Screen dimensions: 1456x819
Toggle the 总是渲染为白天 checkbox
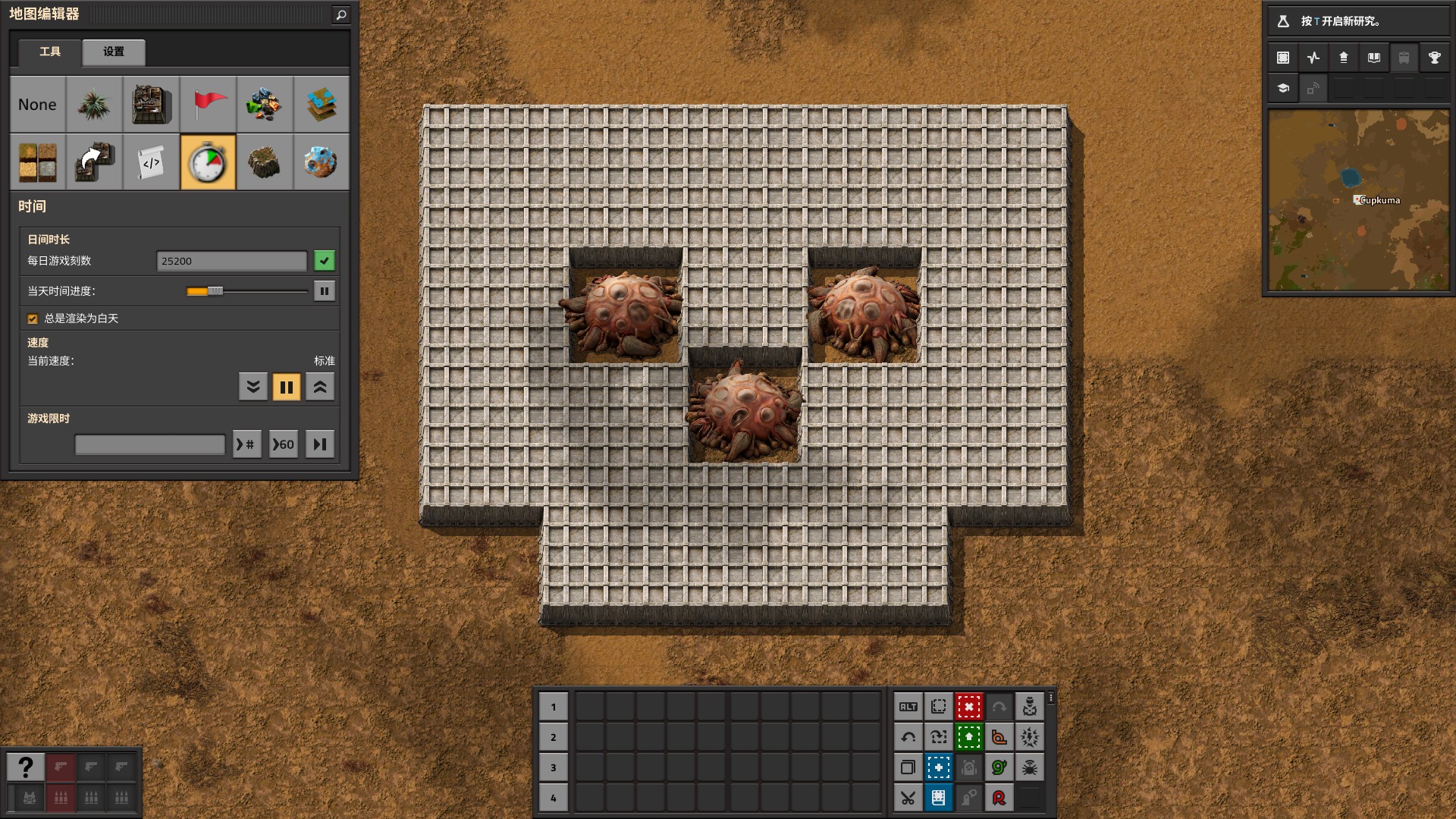33,319
